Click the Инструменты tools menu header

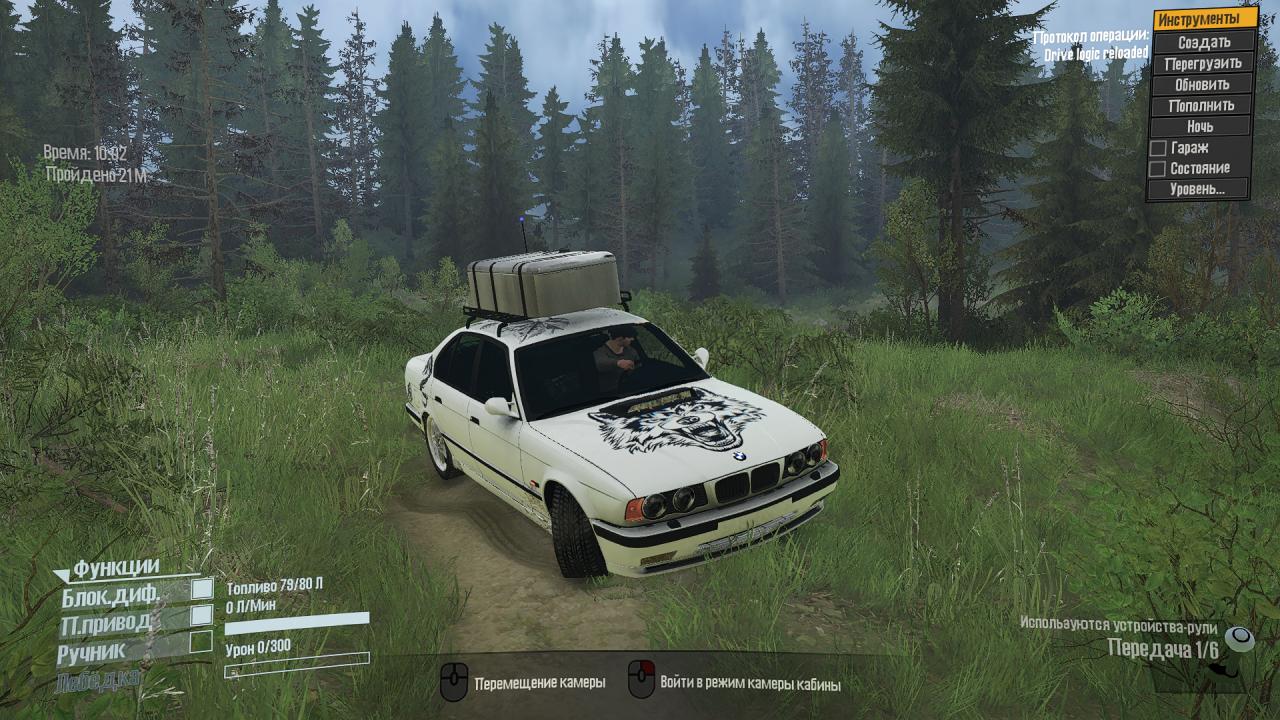1204,19
